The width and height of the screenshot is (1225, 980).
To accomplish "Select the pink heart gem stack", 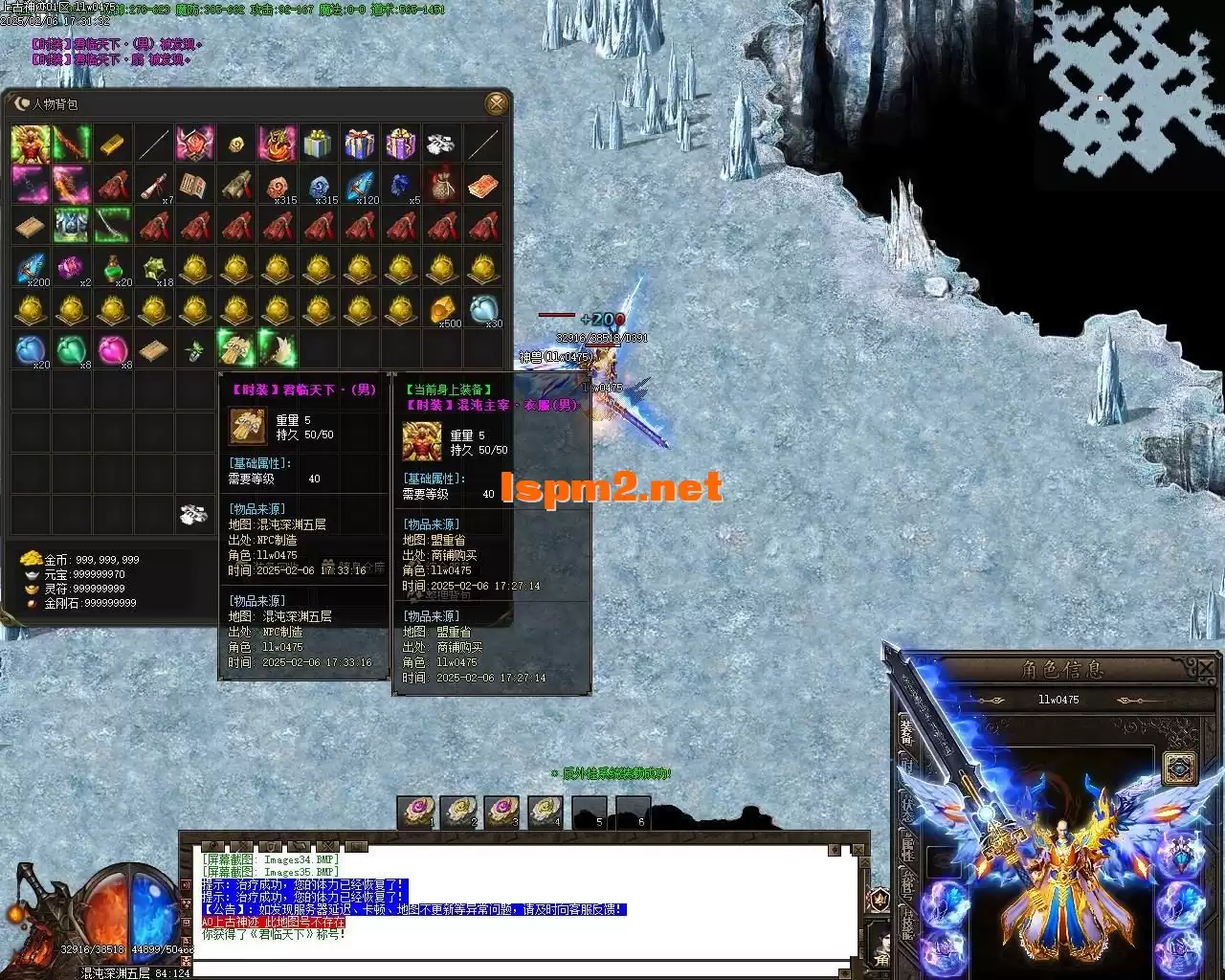I will tap(113, 350).
